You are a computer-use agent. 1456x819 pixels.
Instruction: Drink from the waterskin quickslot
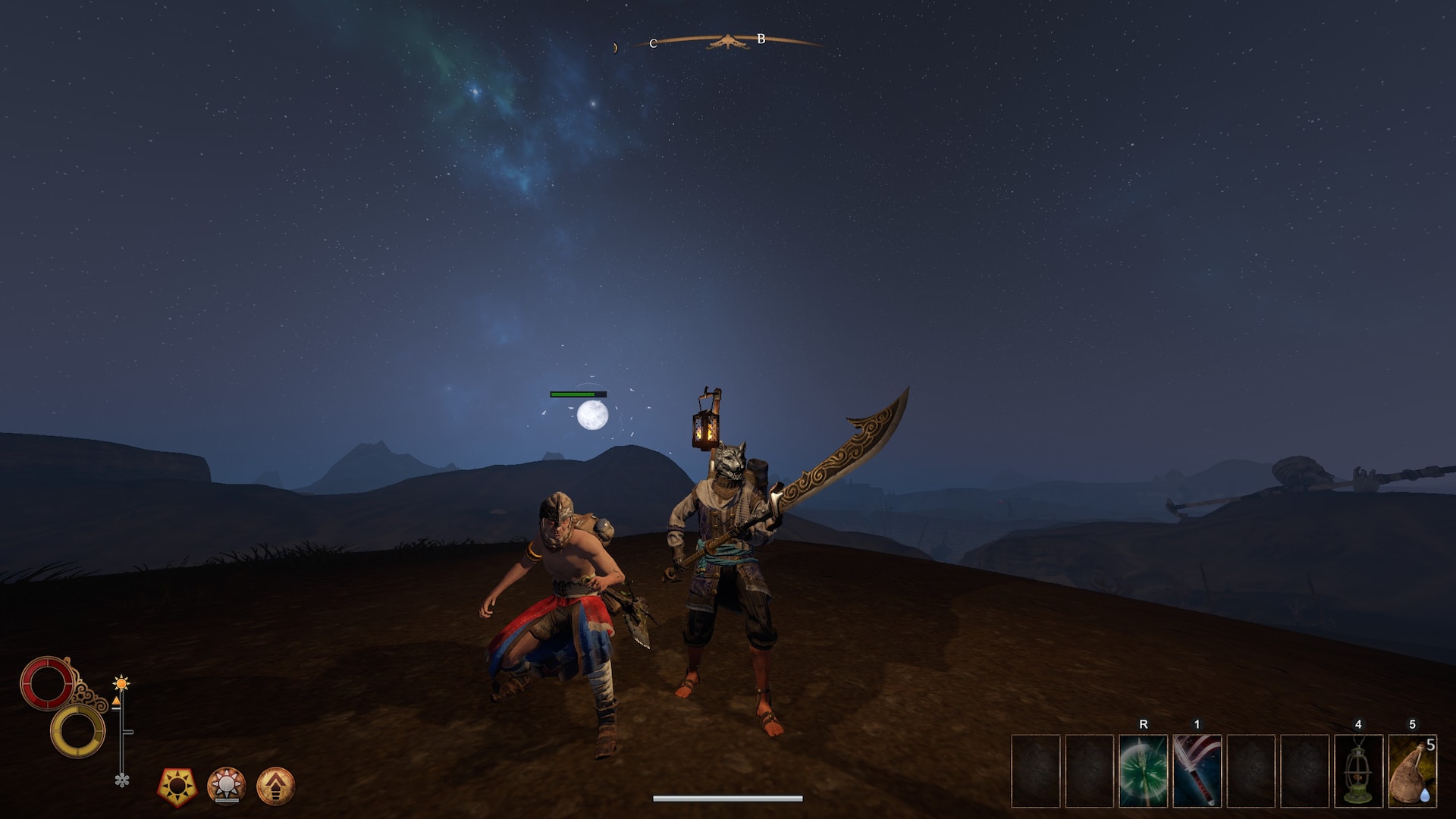click(1412, 770)
